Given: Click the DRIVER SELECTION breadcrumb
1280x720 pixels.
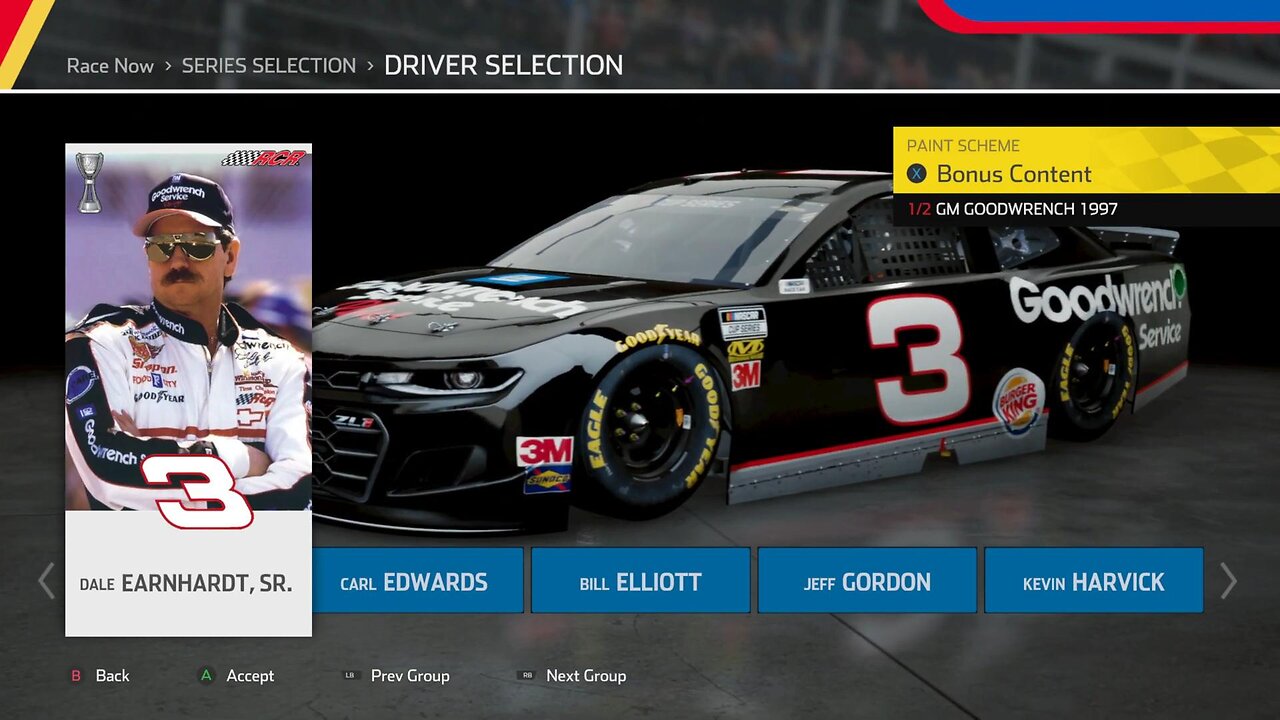Looking at the screenshot, I should coord(505,65).
